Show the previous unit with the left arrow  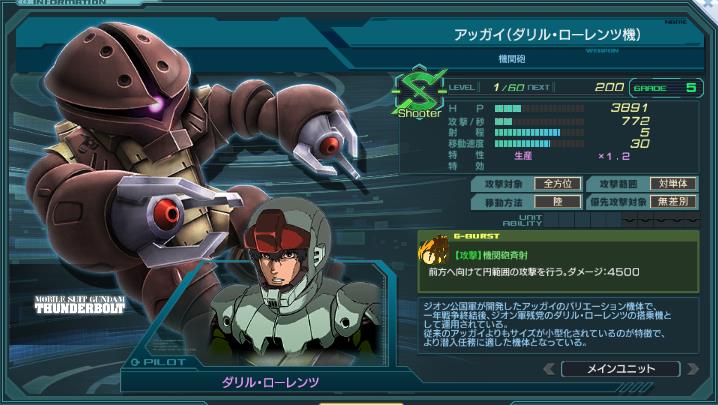coord(548,369)
